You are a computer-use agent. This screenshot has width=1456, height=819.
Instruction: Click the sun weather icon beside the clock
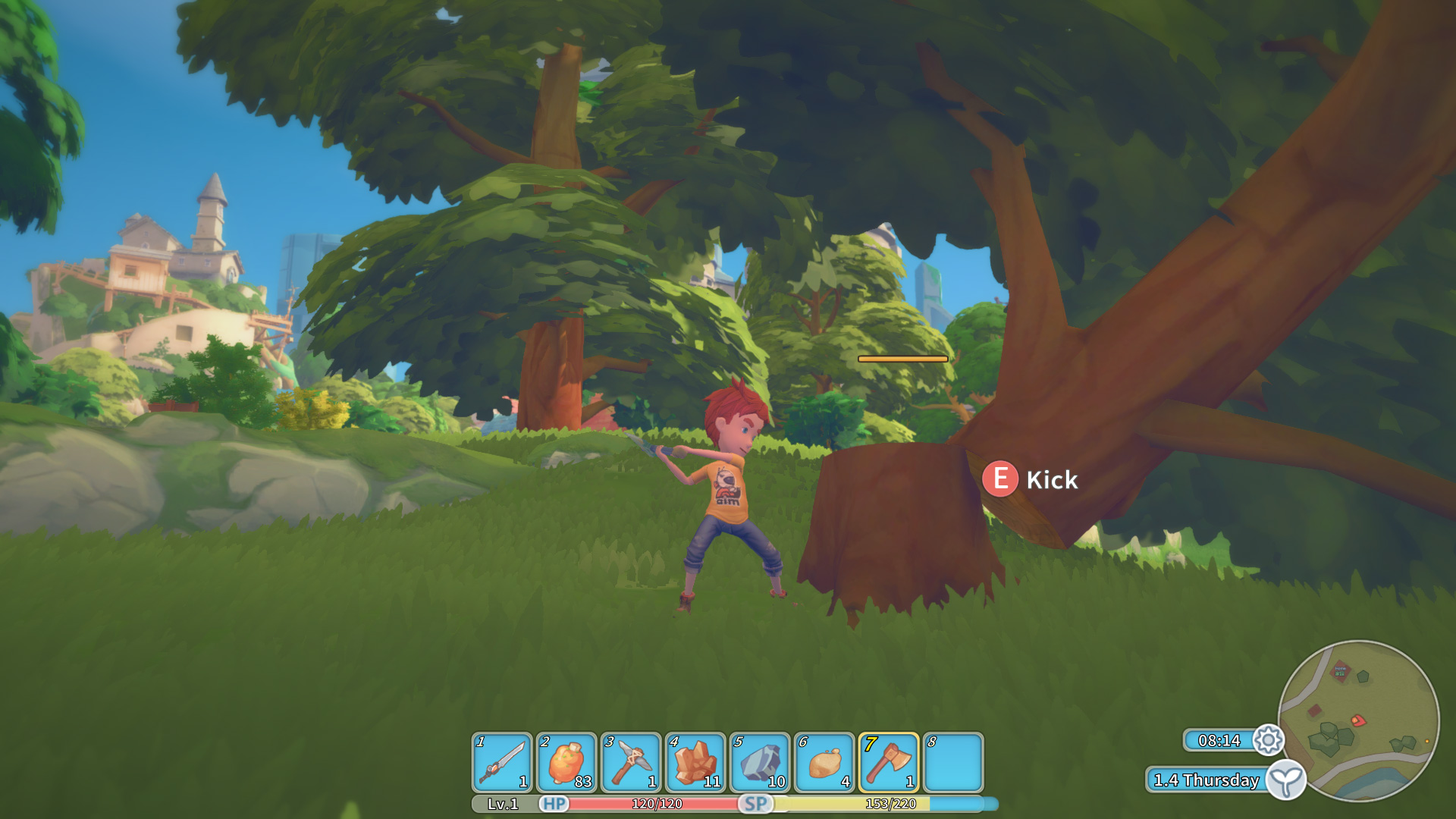[1267, 741]
